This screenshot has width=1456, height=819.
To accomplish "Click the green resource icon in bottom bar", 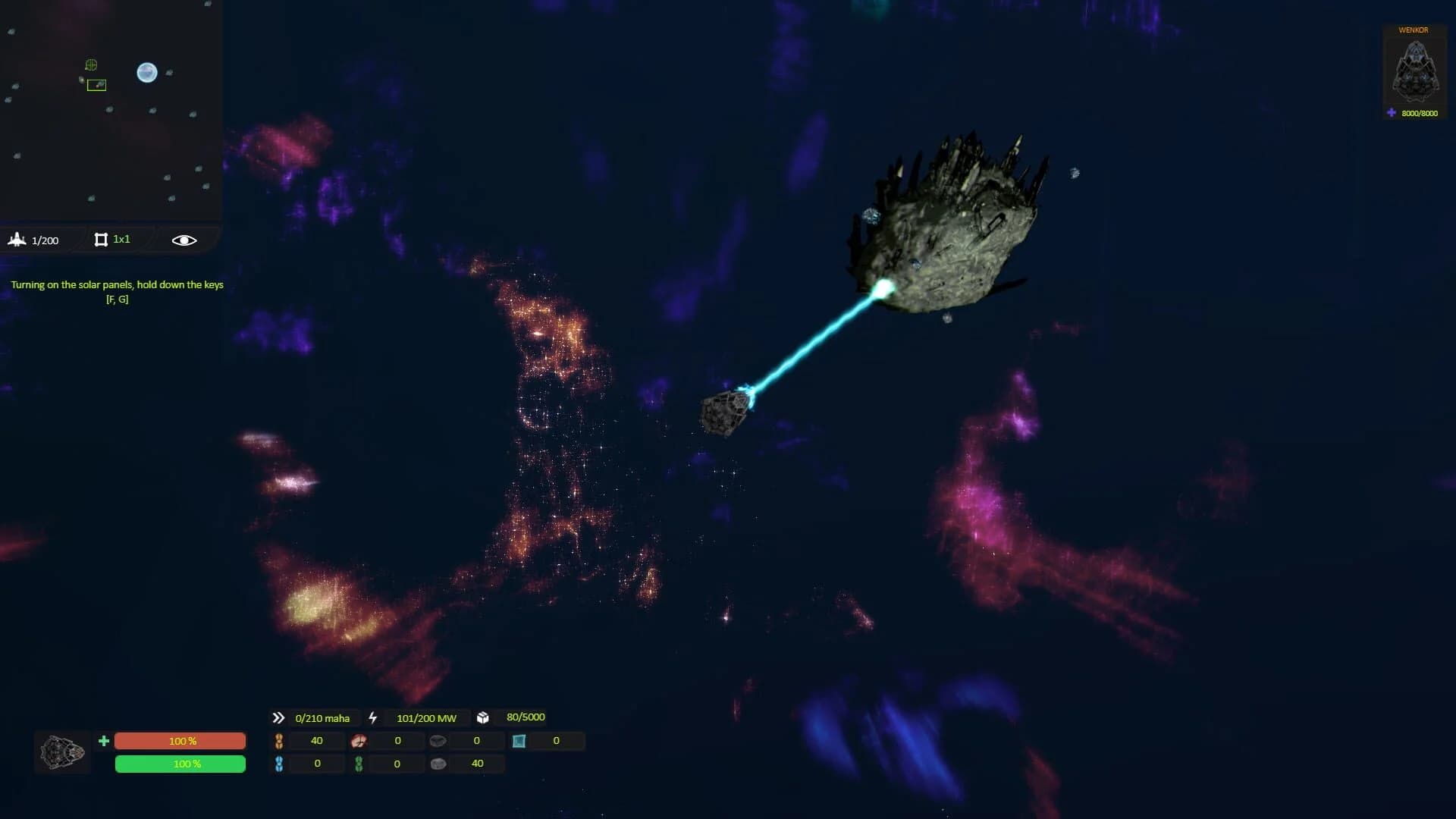I will tap(358, 764).
